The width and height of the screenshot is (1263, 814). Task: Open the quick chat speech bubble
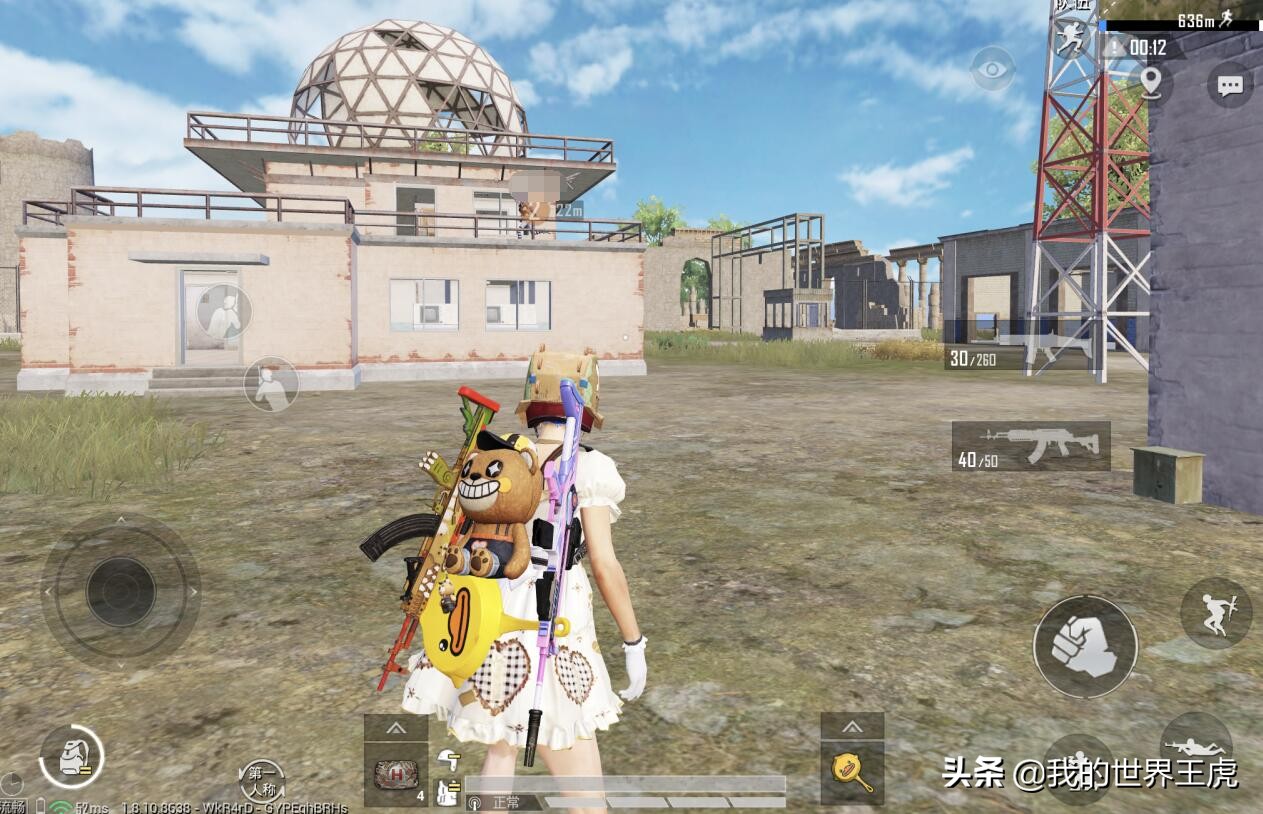(1229, 85)
